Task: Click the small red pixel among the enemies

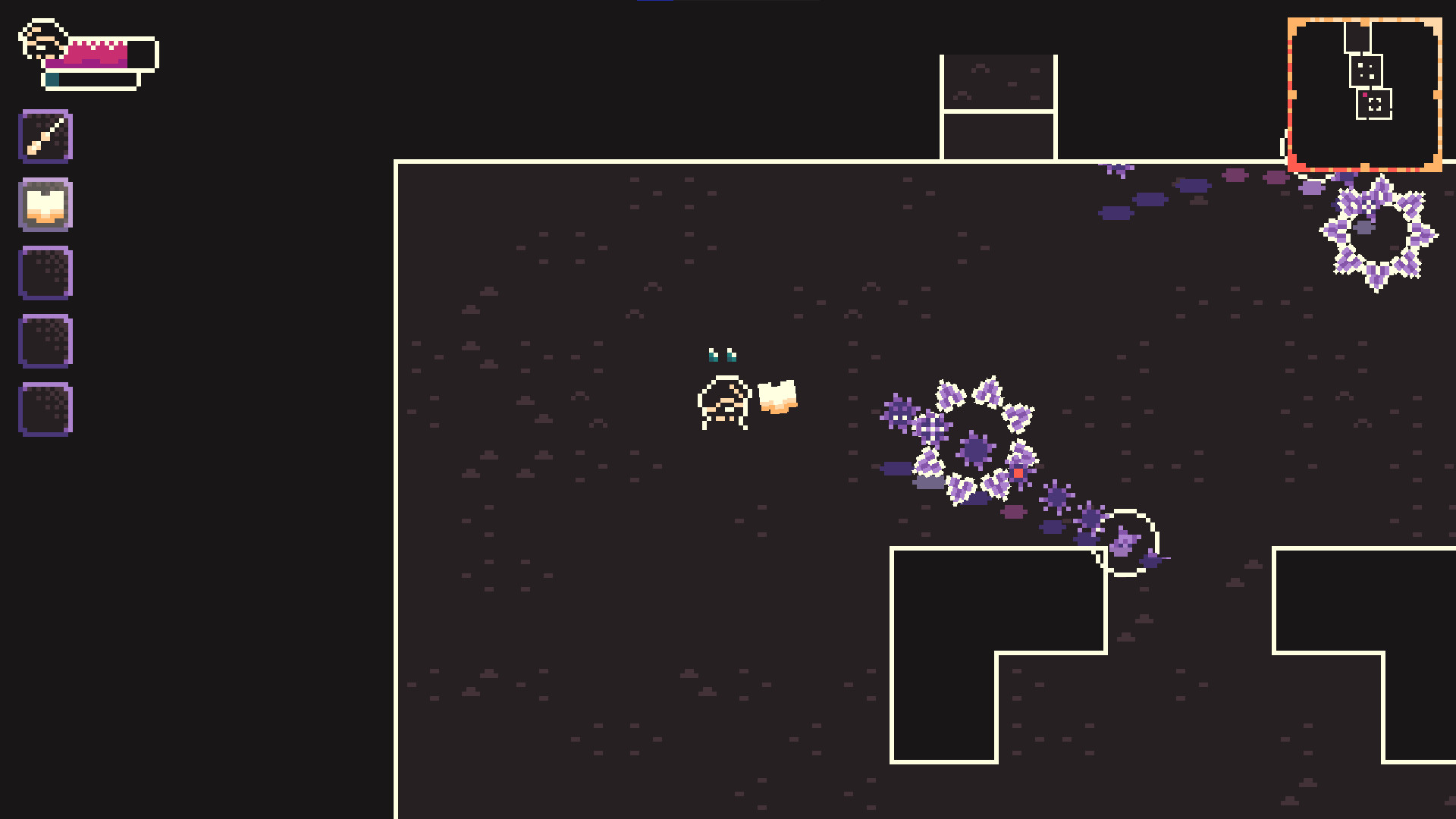Action: 1017,471
